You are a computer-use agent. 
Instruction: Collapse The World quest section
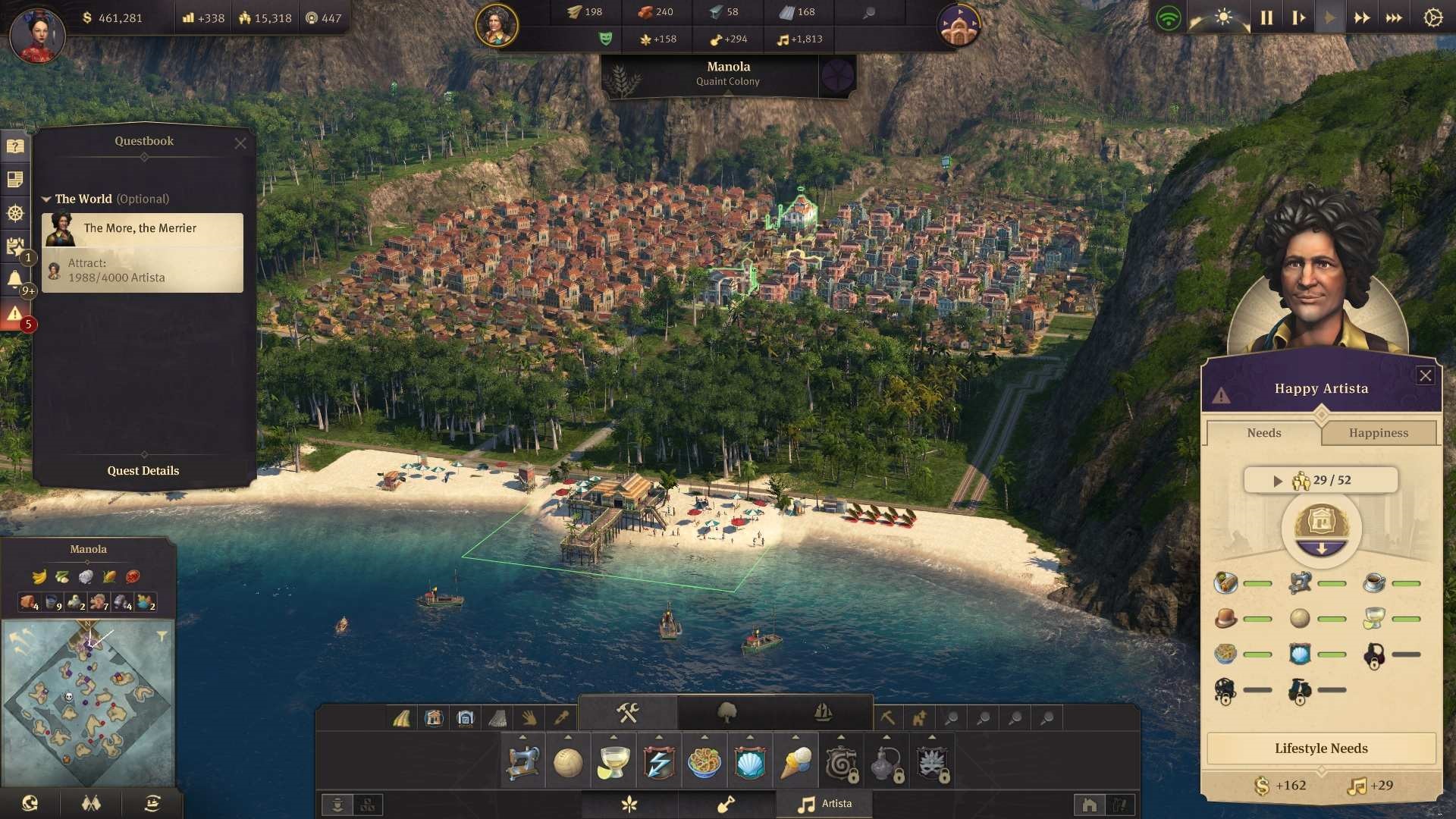(45, 199)
